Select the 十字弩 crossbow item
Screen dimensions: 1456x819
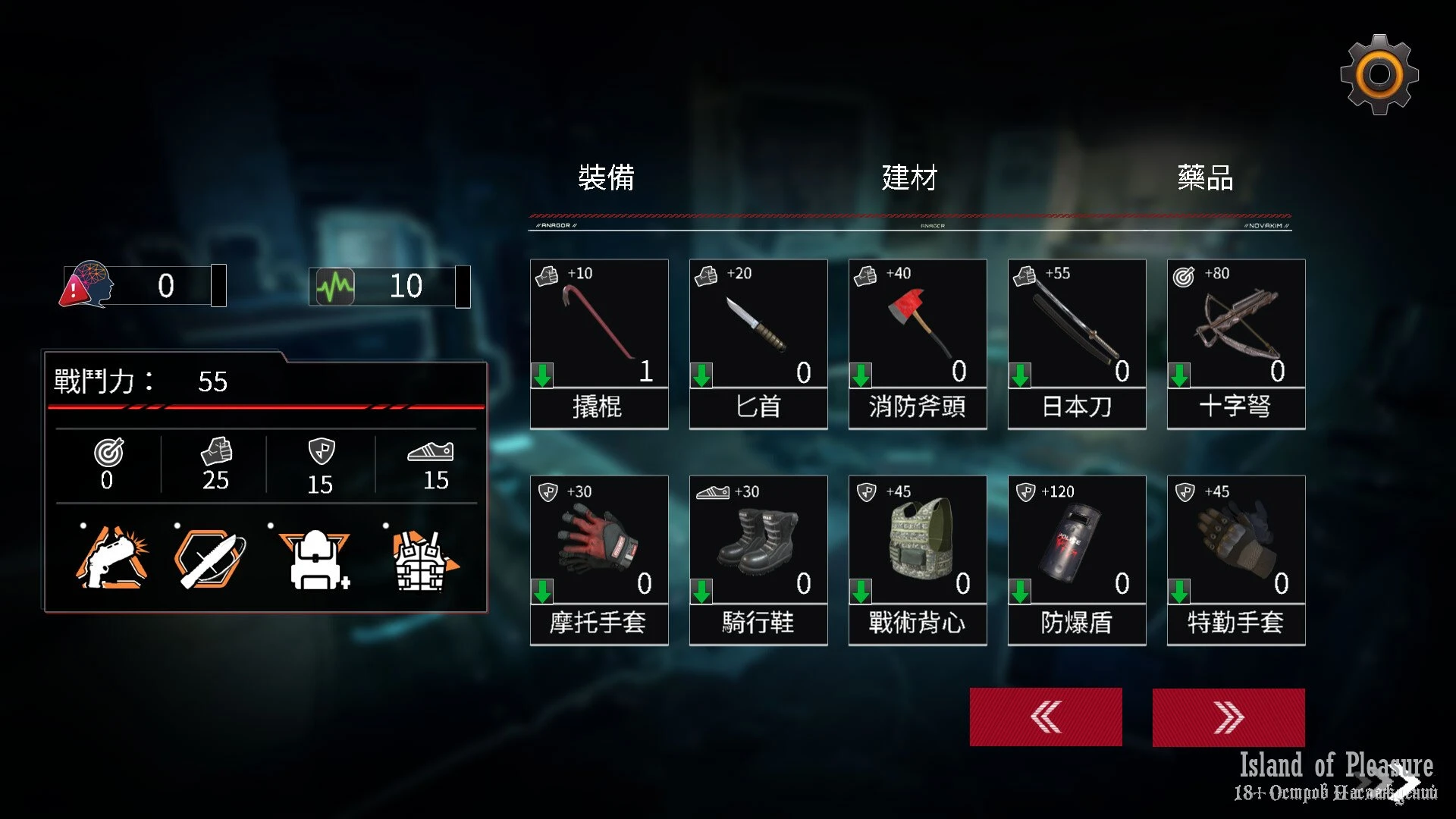(x=1236, y=344)
